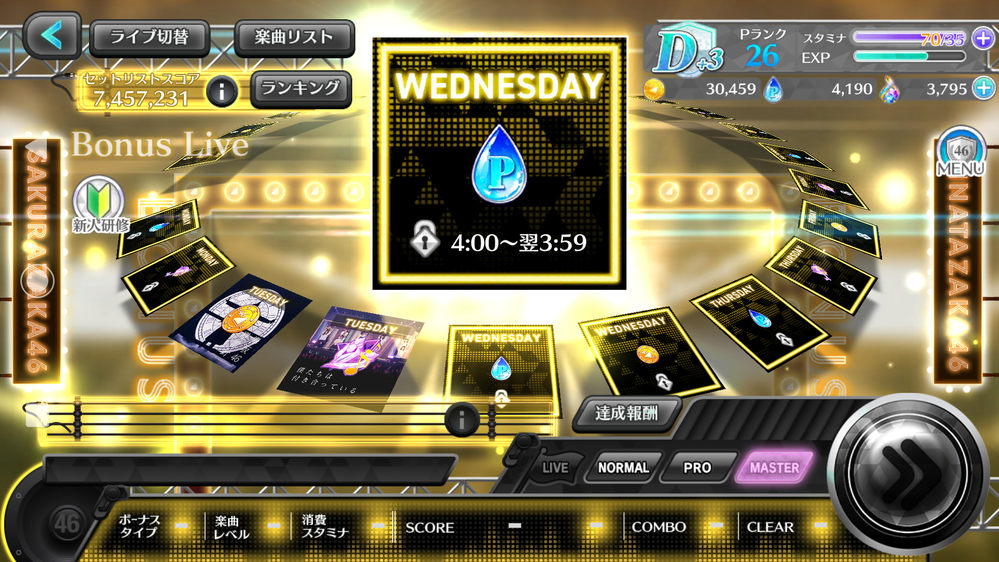The width and height of the screenshot is (999, 562).
Task: Open the 新人研修 beginner training icon
Action: (100, 205)
